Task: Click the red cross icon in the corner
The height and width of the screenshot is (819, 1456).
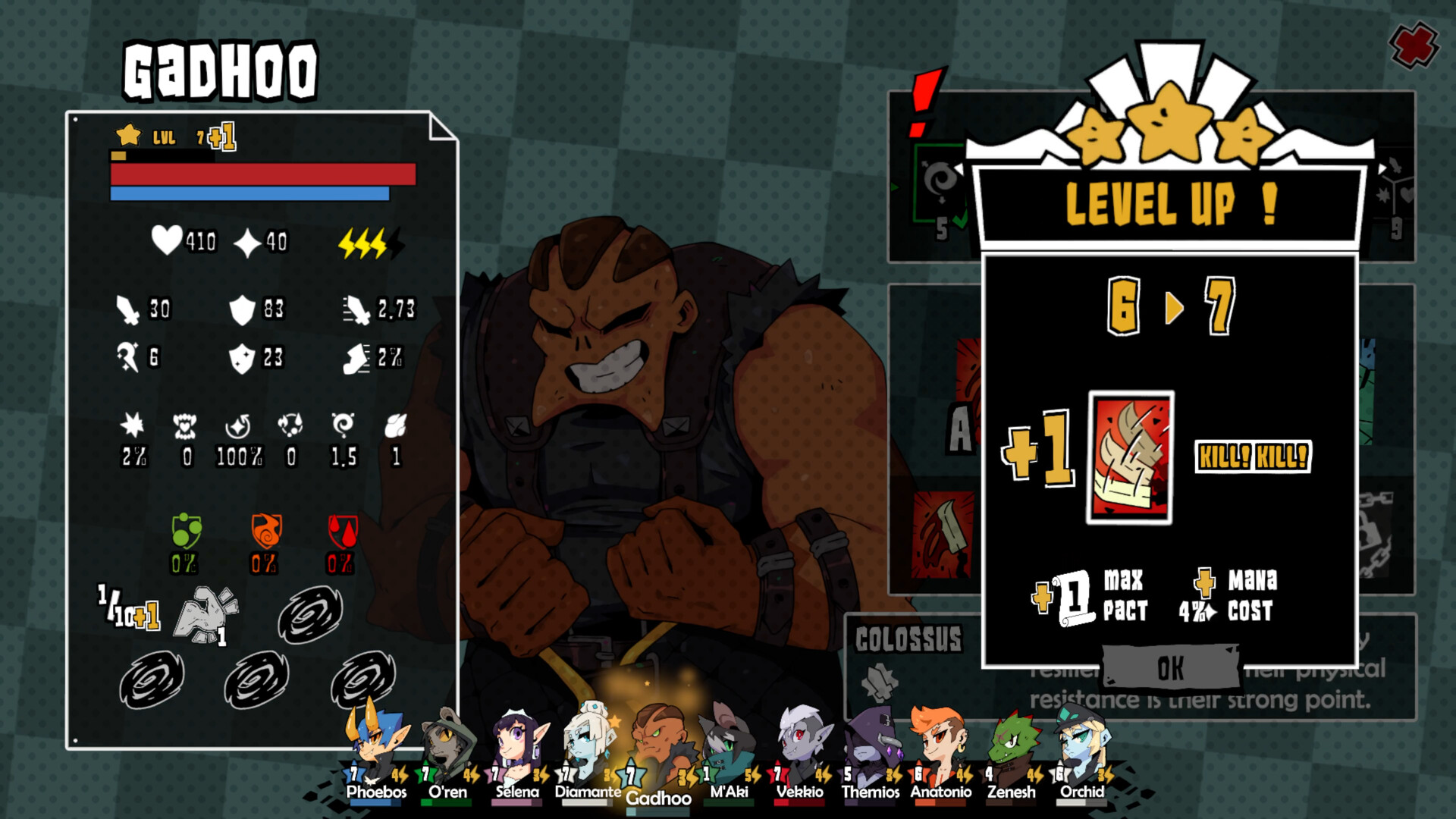Action: [1415, 45]
